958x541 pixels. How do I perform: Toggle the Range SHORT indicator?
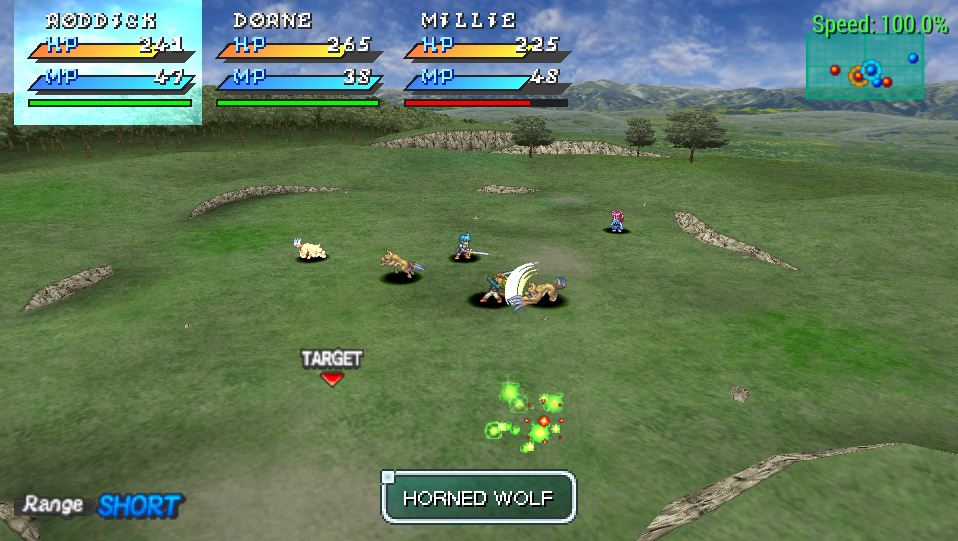pos(103,505)
